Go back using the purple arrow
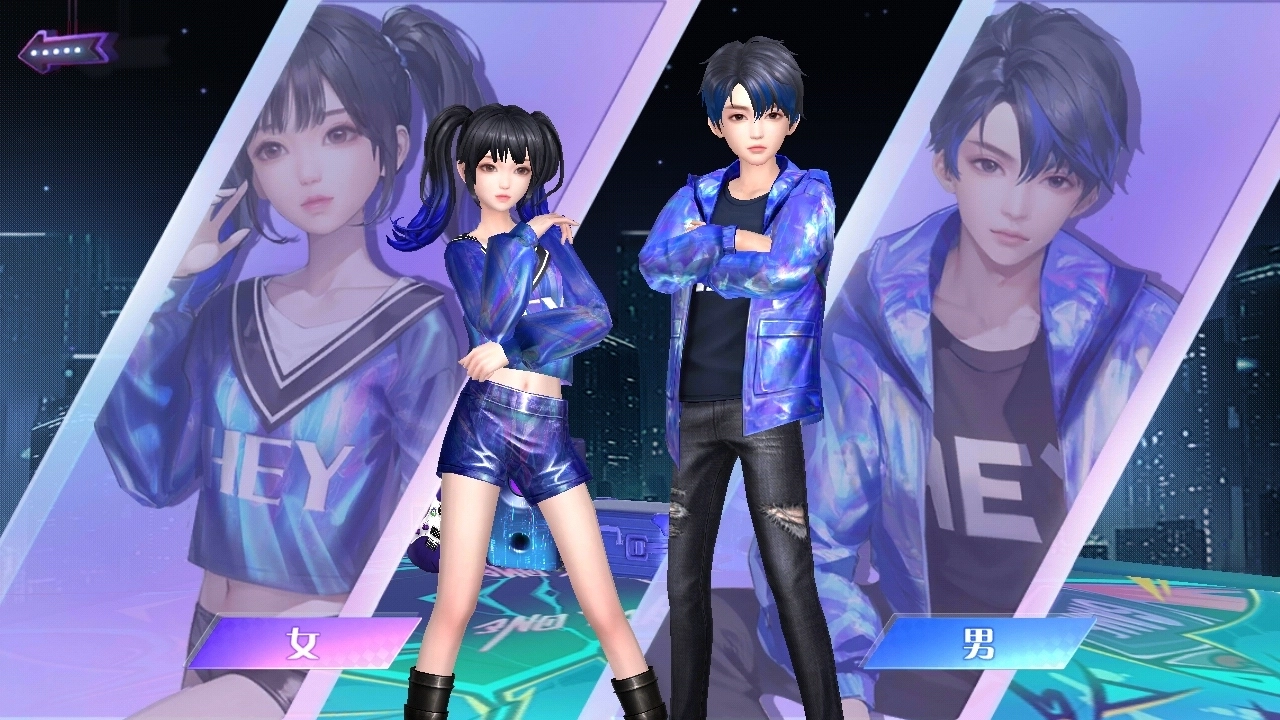 pos(67,50)
